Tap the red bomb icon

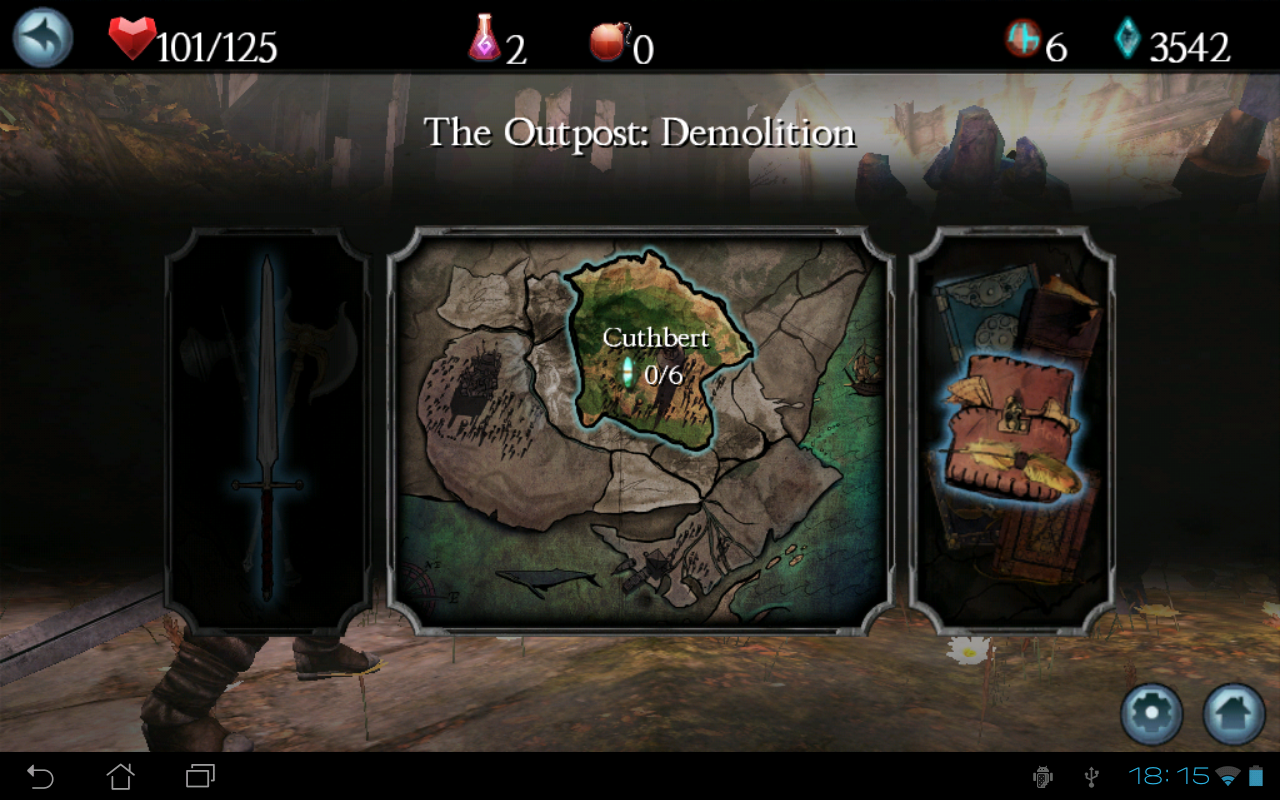pyautogui.click(x=608, y=42)
